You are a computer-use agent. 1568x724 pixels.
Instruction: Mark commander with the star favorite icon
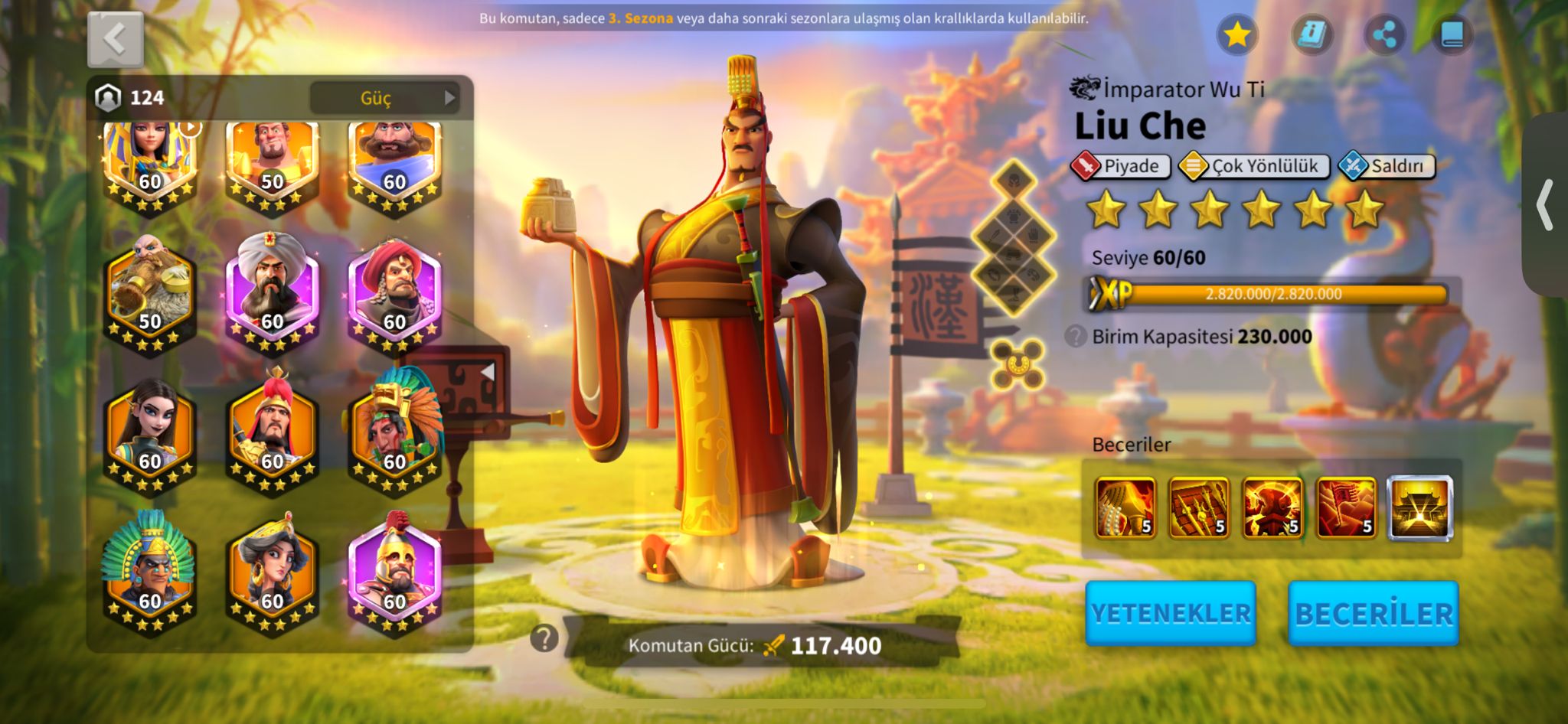click(x=1236, y=34)
